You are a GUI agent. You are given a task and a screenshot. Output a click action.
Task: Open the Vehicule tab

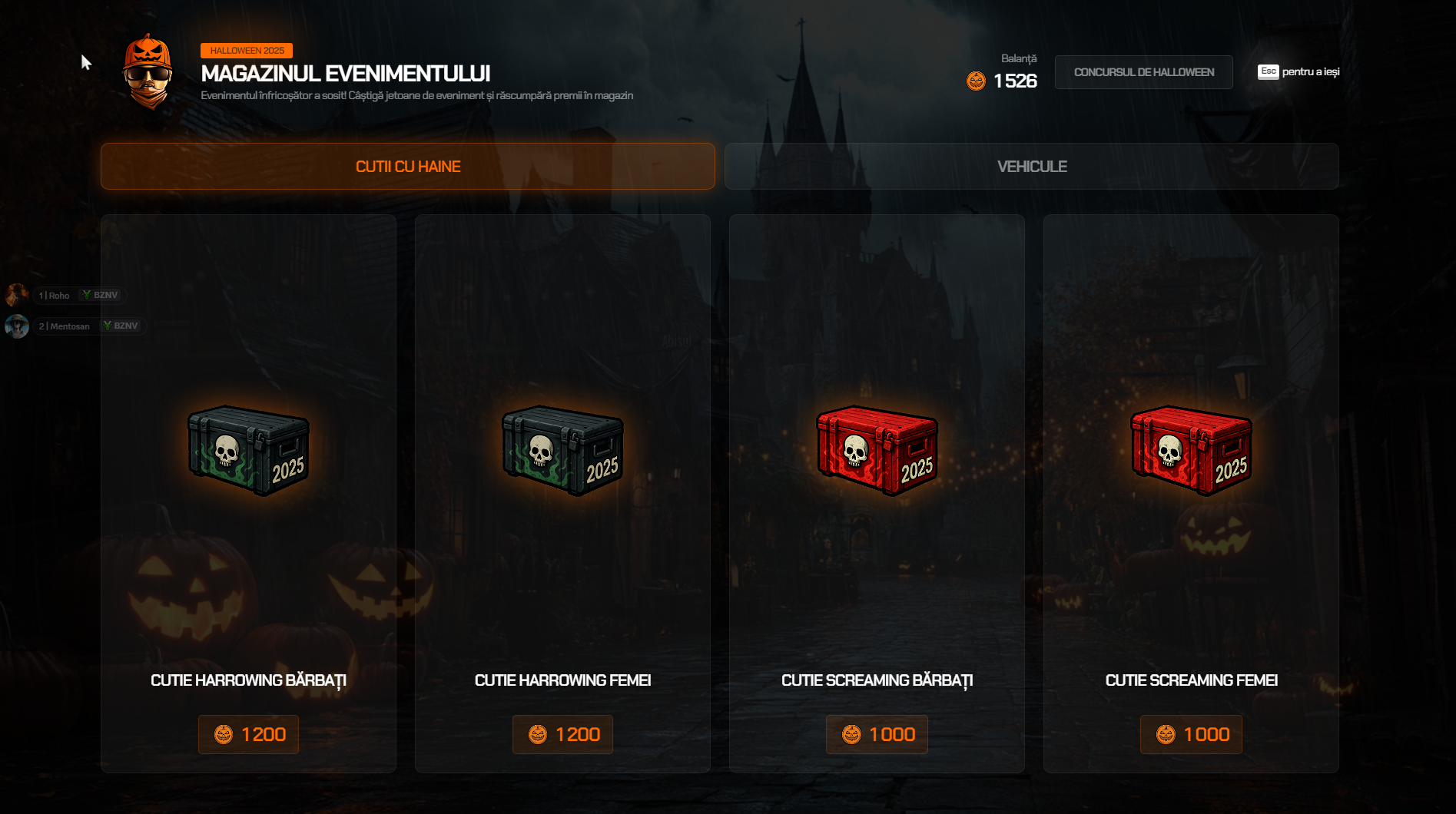point(1031,167)
